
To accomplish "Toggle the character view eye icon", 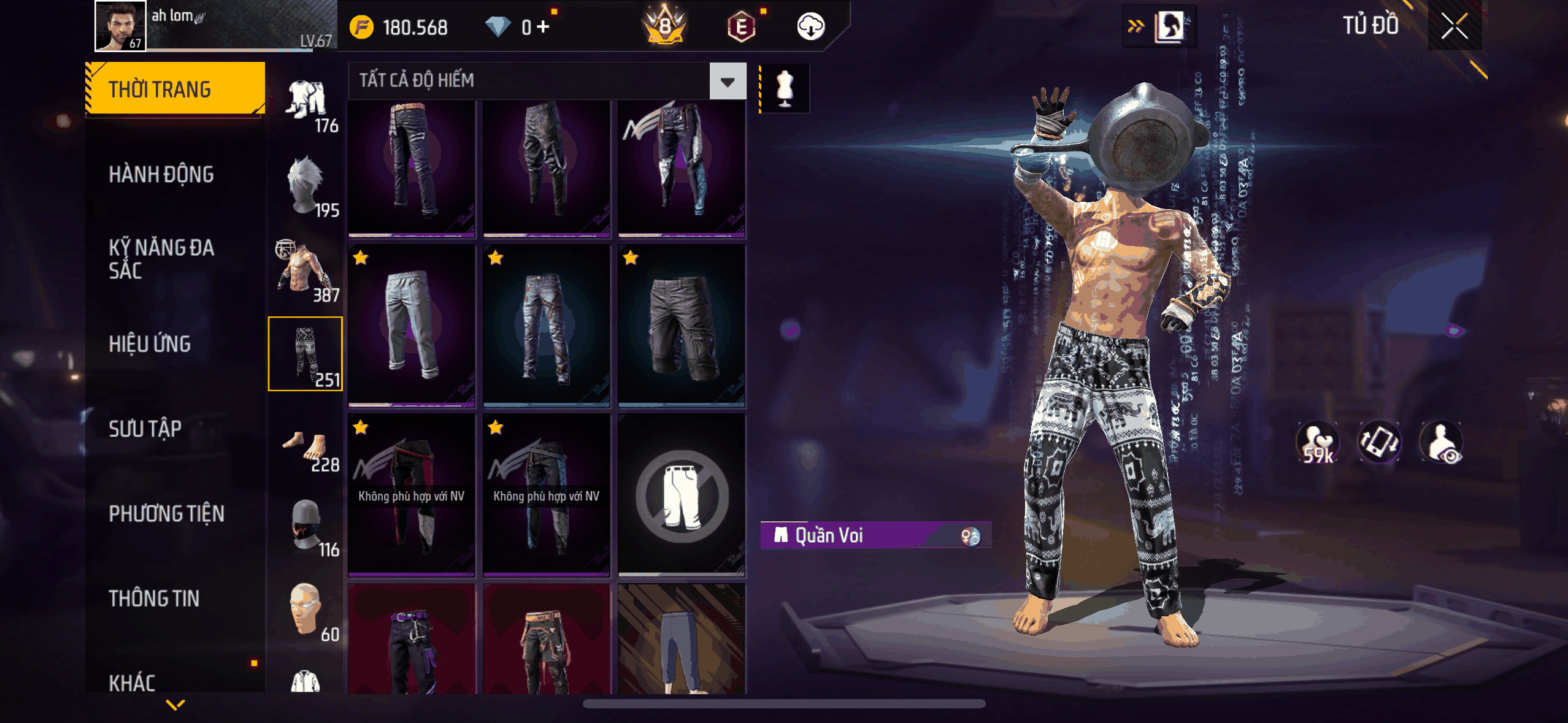I will point(1442,443).
